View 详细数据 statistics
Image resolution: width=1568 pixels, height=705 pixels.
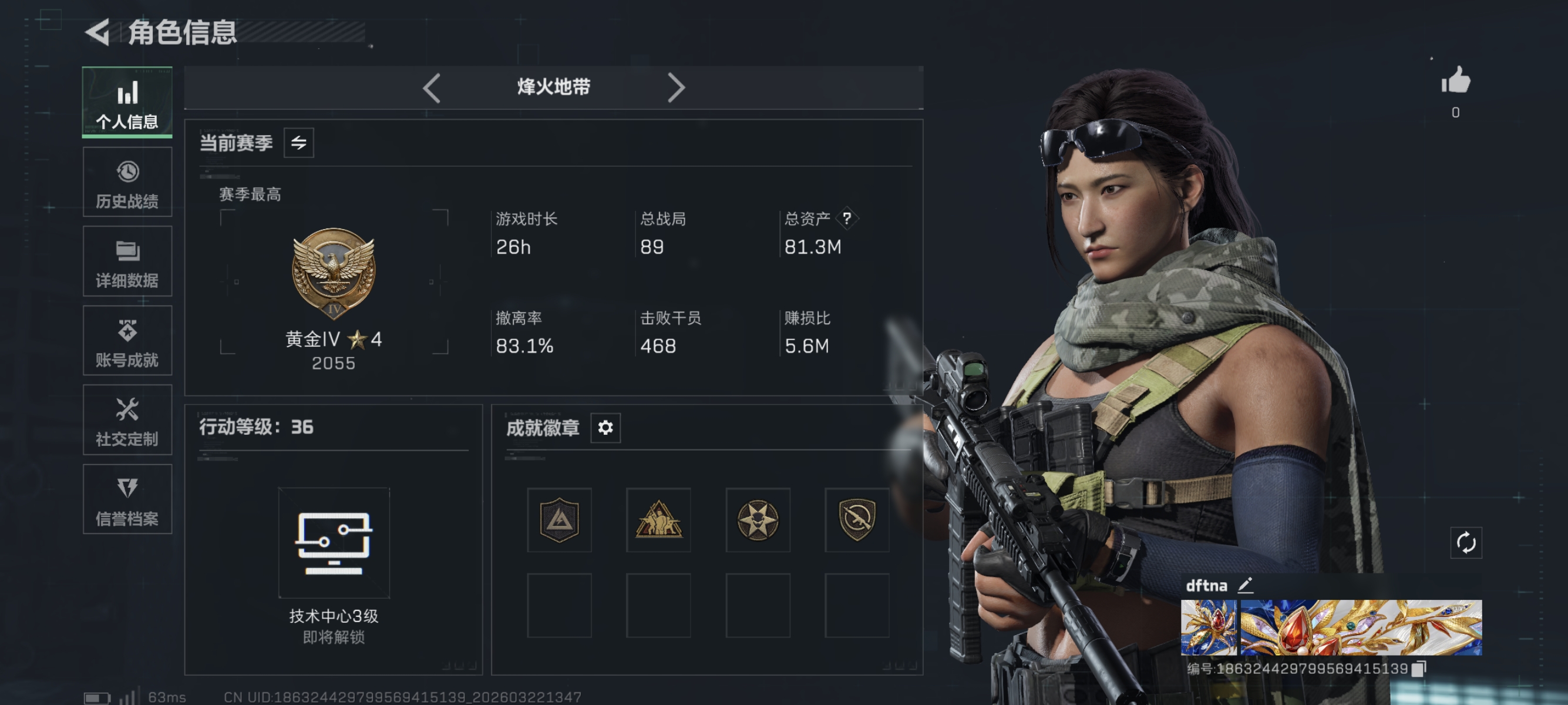(x=127, y=262)
